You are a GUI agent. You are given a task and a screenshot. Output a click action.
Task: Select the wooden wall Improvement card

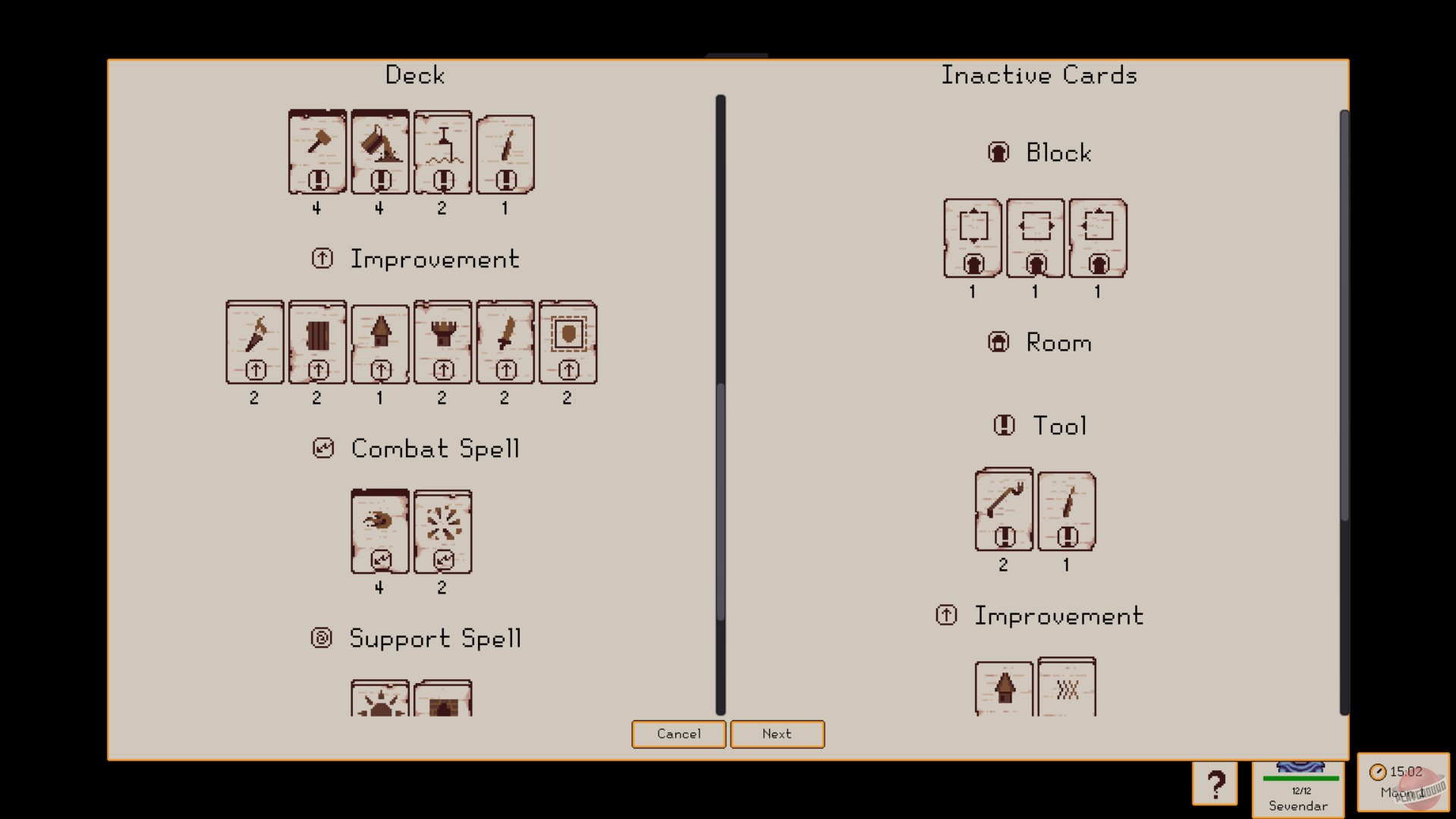pos(317,342)
